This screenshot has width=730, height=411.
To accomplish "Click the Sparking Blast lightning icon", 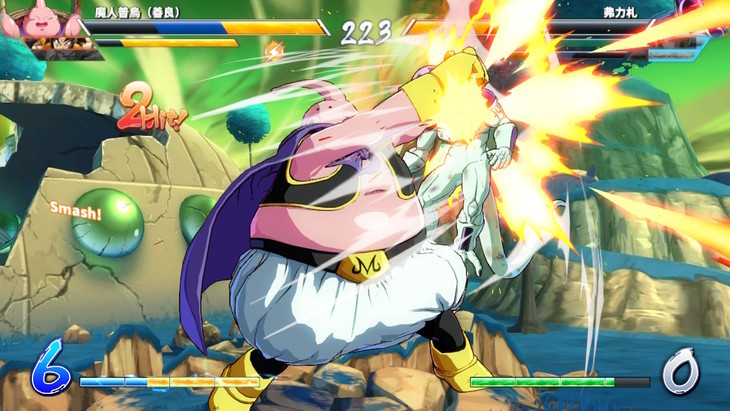I will tap(271, 47).
